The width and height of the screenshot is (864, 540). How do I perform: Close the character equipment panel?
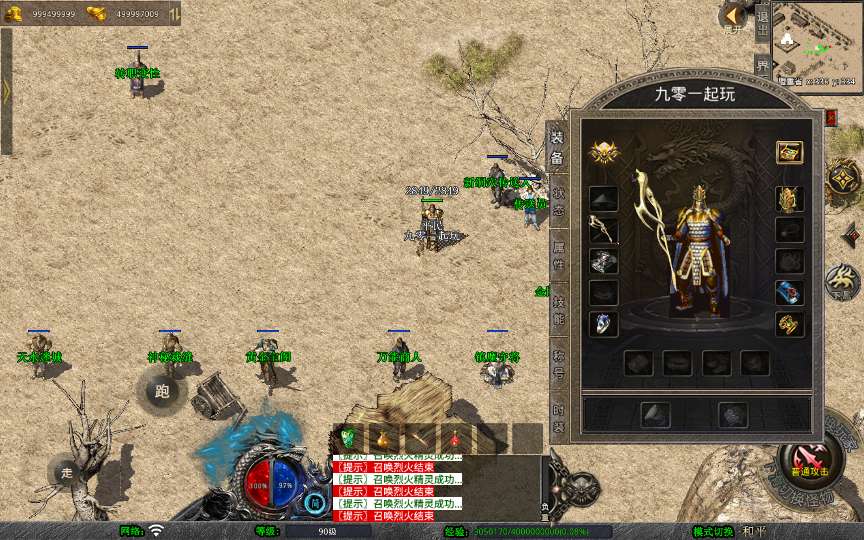tap(831, 117)
